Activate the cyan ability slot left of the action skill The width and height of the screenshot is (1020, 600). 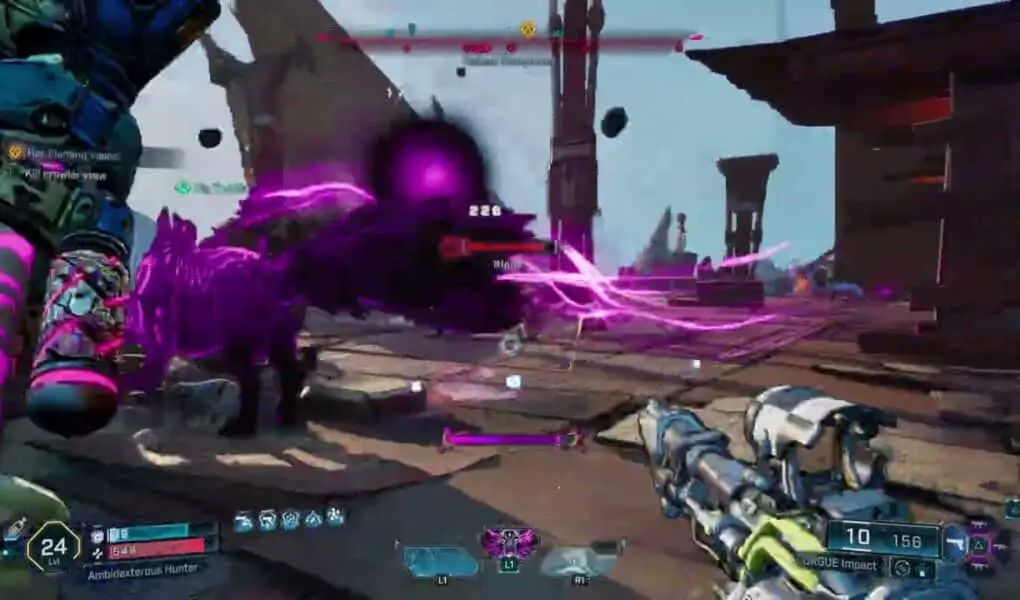click(x=440, y=560)
